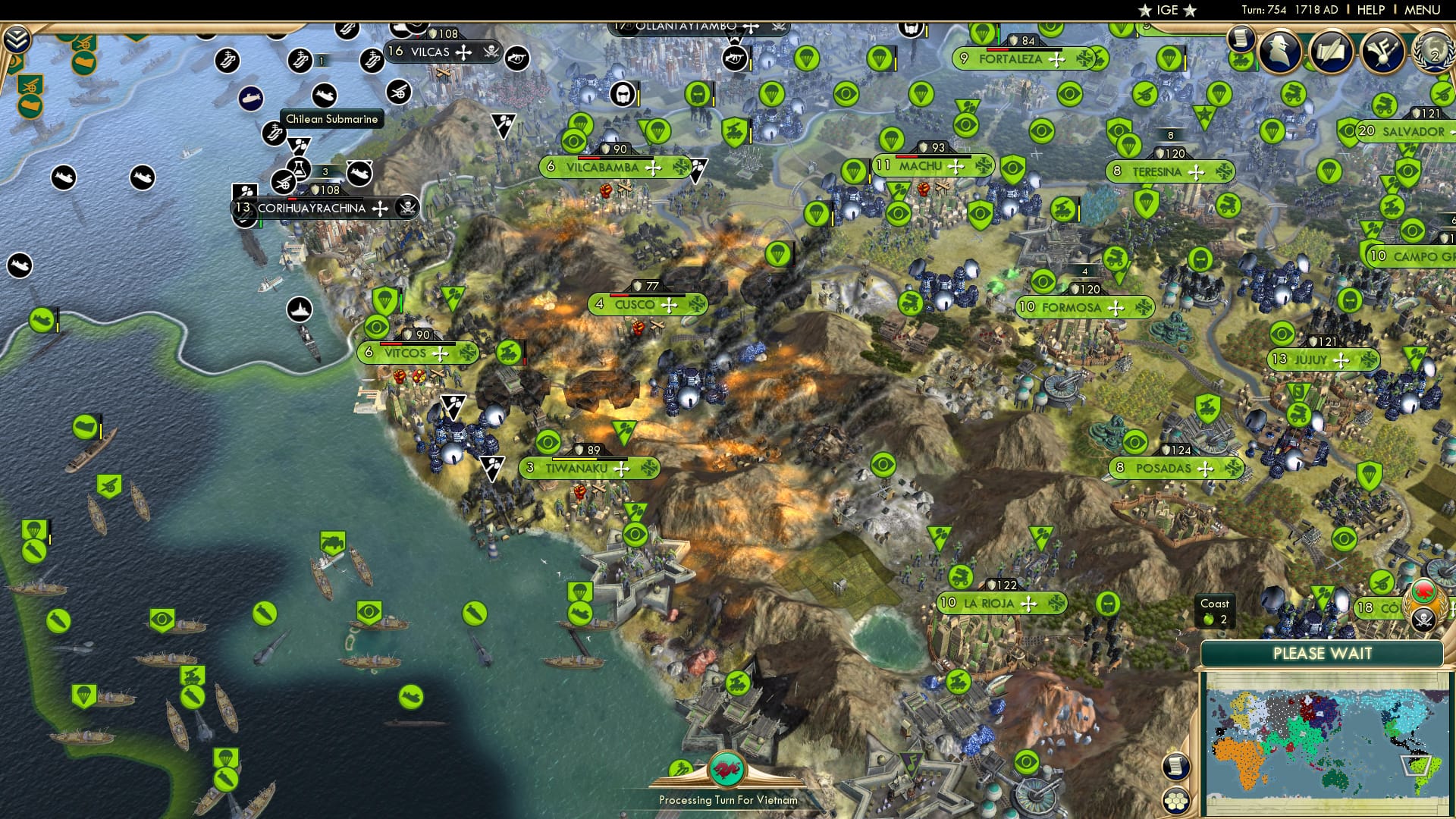The height and width of the screenshot is (819, 1456).
Task: Click the pirate flag on the Vilcas banner
Action: pos(491,53)
